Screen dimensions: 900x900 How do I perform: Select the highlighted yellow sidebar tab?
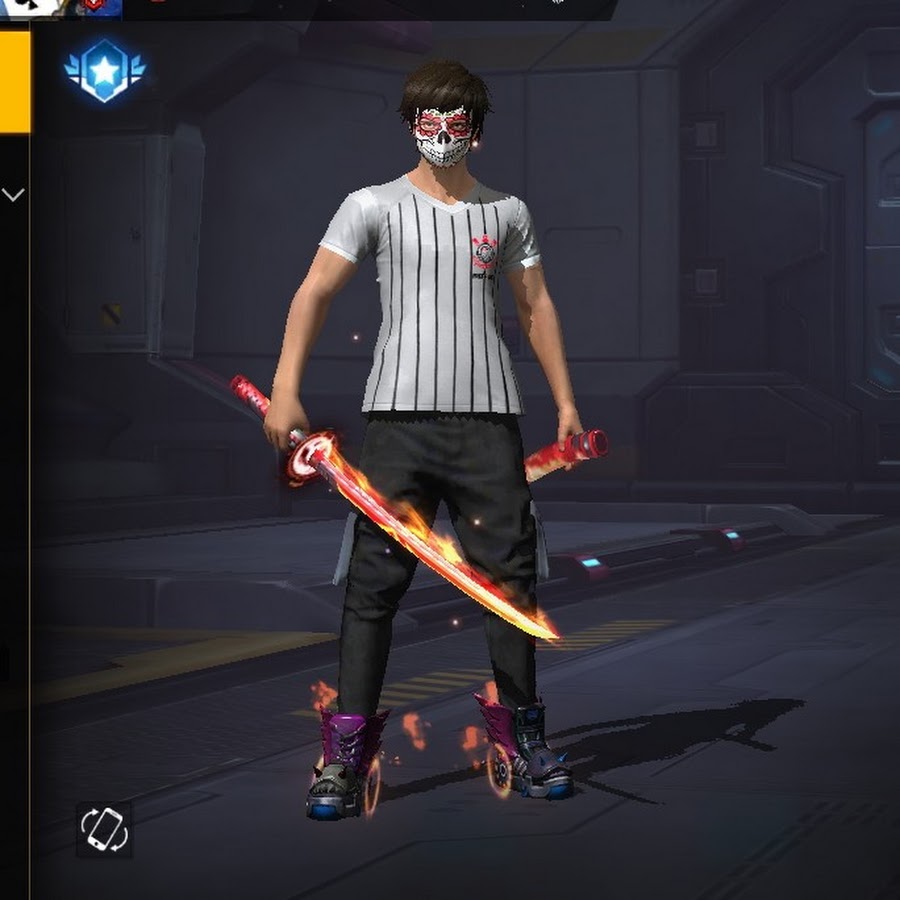tap(14, 82)
